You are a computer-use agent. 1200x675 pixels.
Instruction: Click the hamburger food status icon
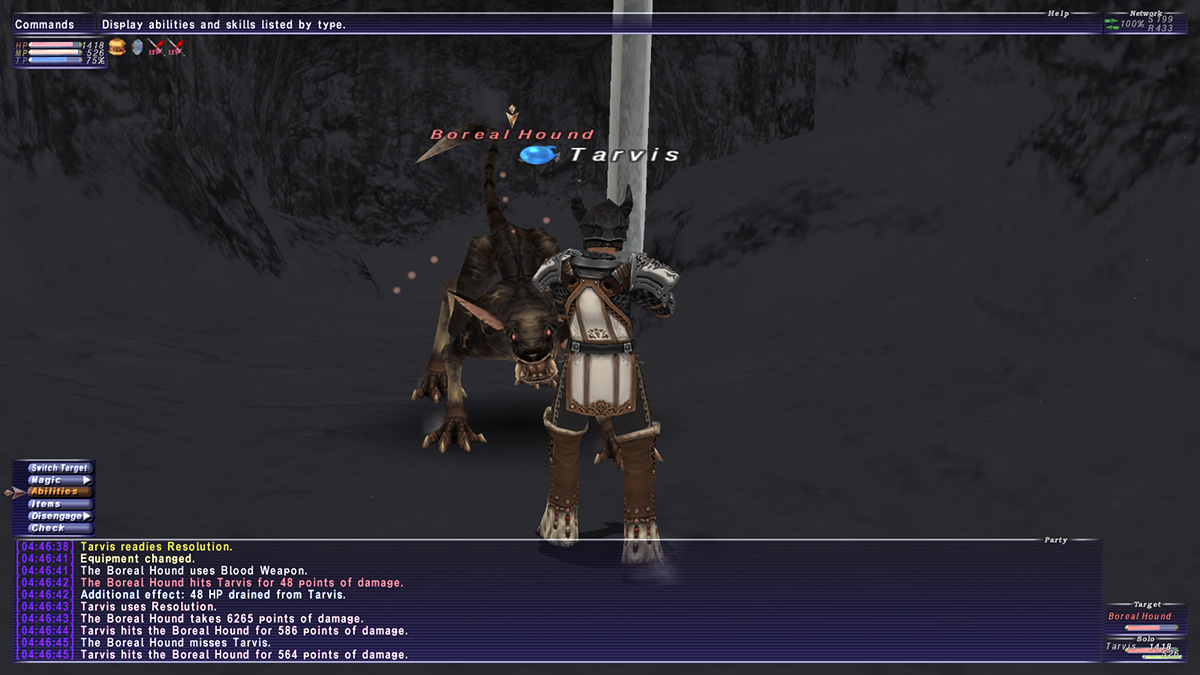click(117, 47)
